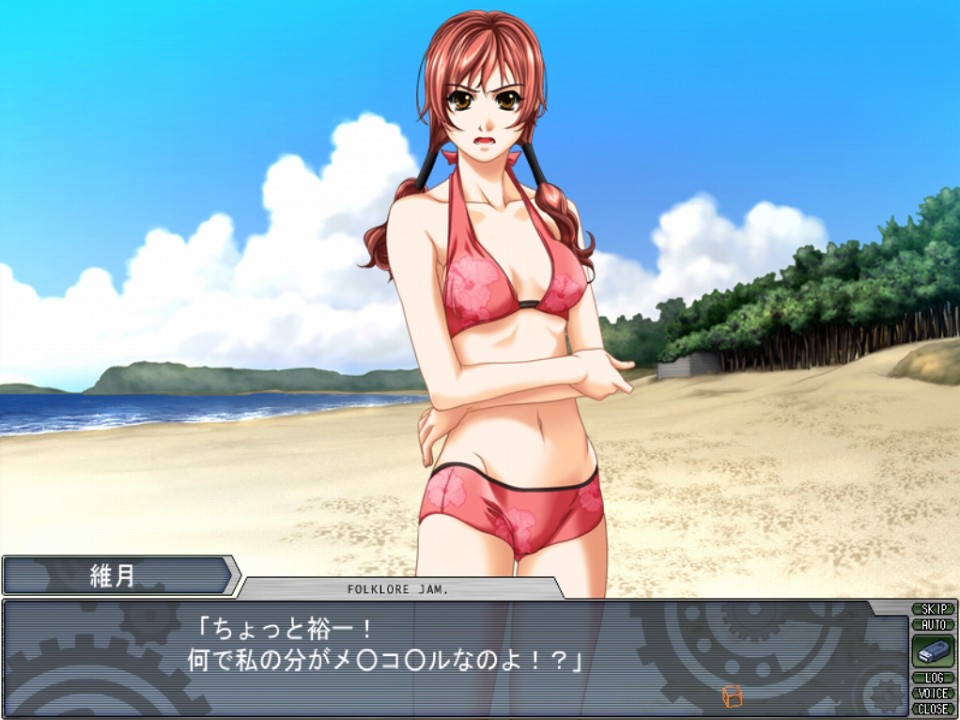Viewport: 960px width, 720px height.
Task: Replay the line with the VOICE button
Action: [x=932, y=693]
